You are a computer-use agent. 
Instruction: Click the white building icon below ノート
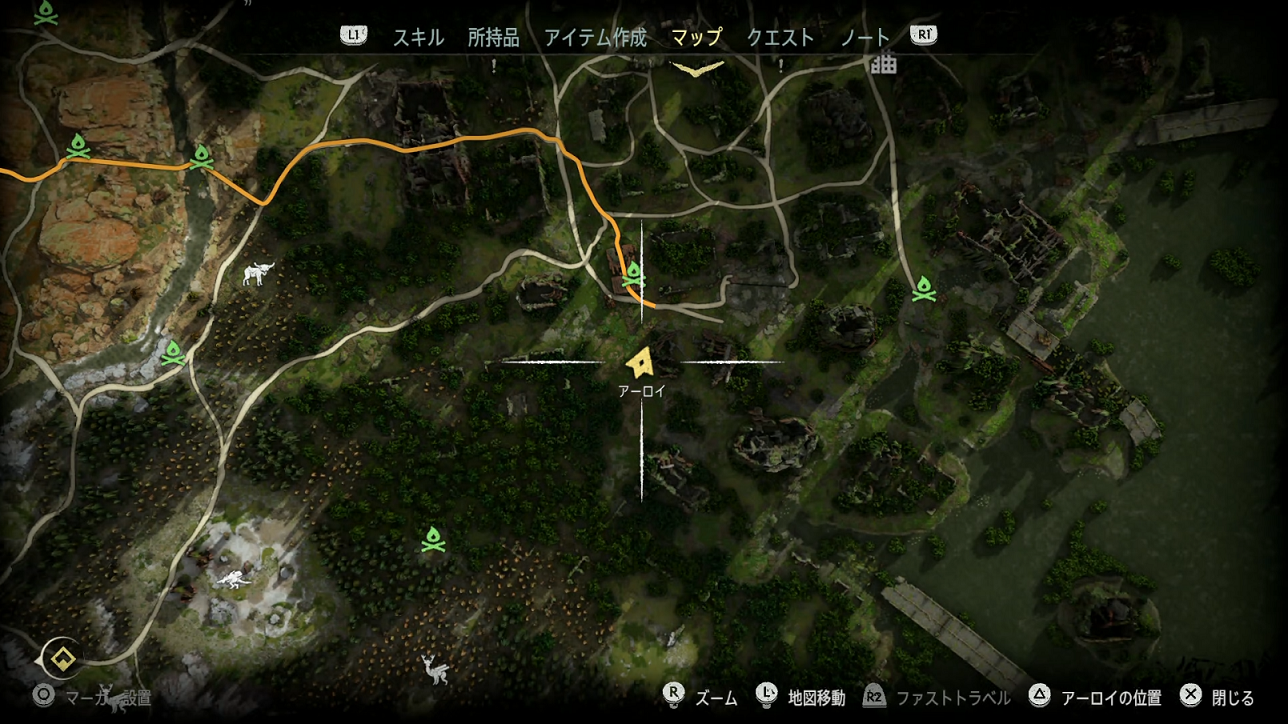tap(883, 64)
